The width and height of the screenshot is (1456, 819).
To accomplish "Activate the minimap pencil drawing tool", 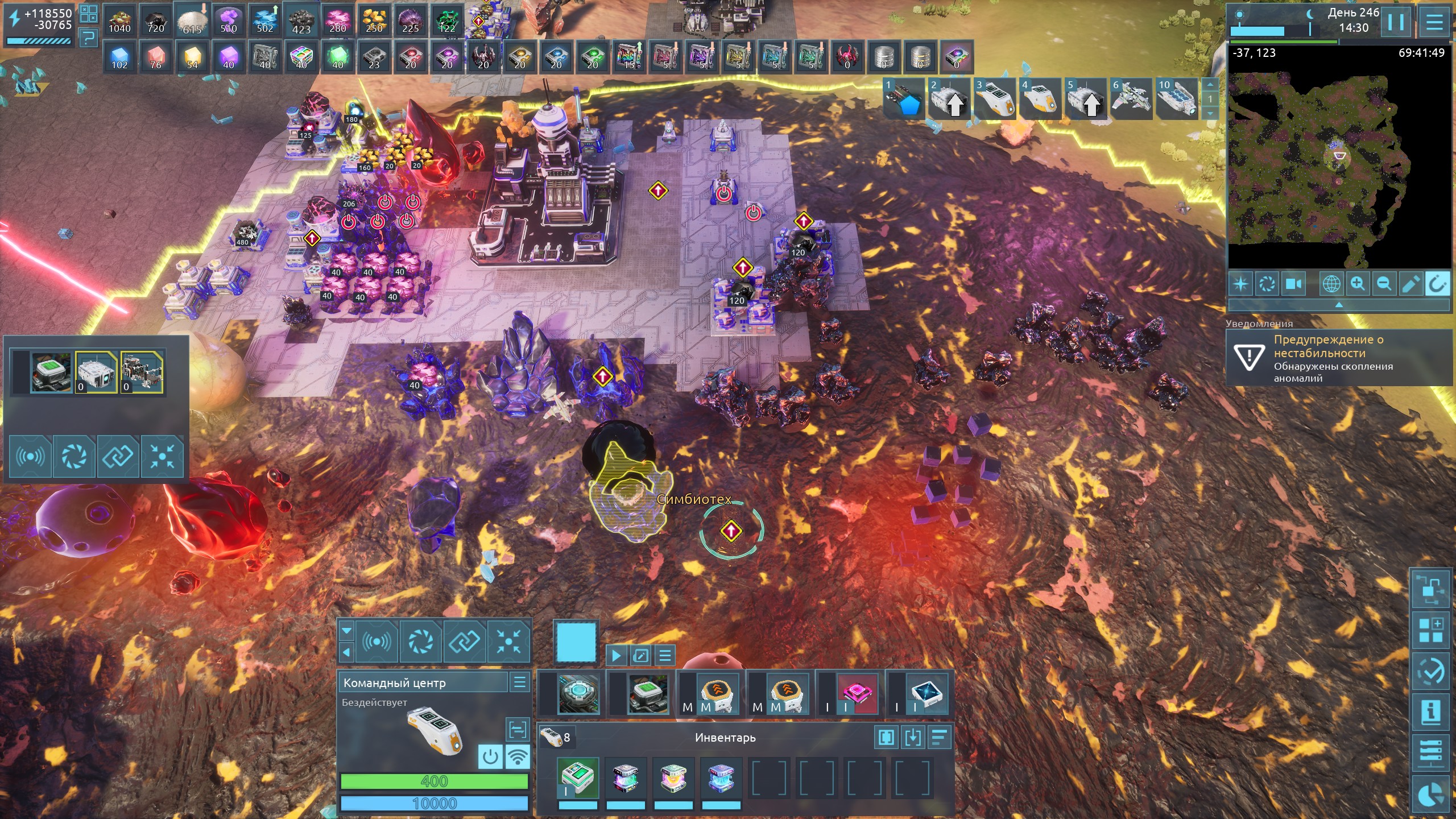I will (1410, 284).
